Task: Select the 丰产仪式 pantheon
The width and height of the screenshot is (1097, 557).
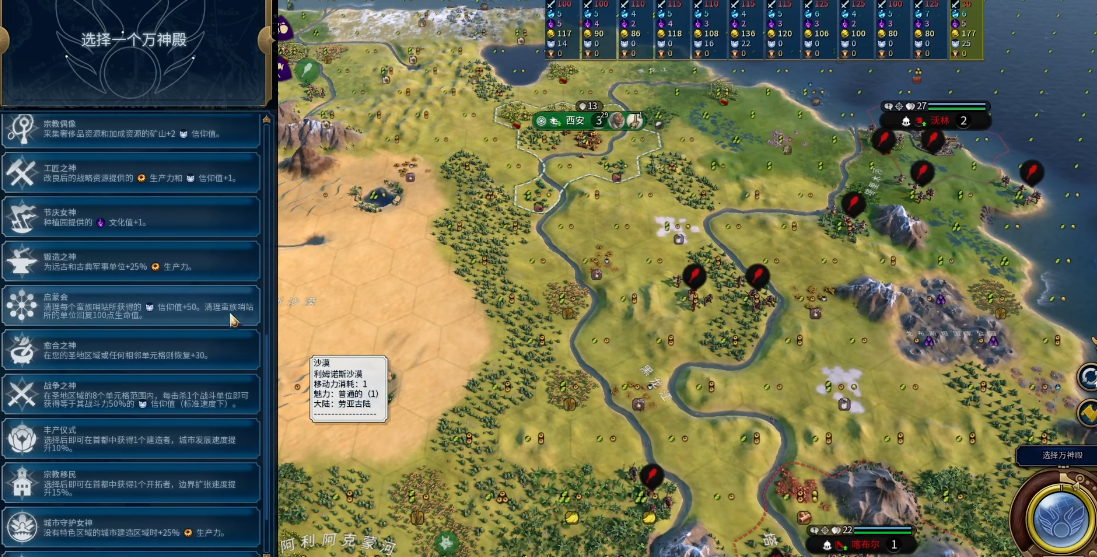Action: coord(131,438)
